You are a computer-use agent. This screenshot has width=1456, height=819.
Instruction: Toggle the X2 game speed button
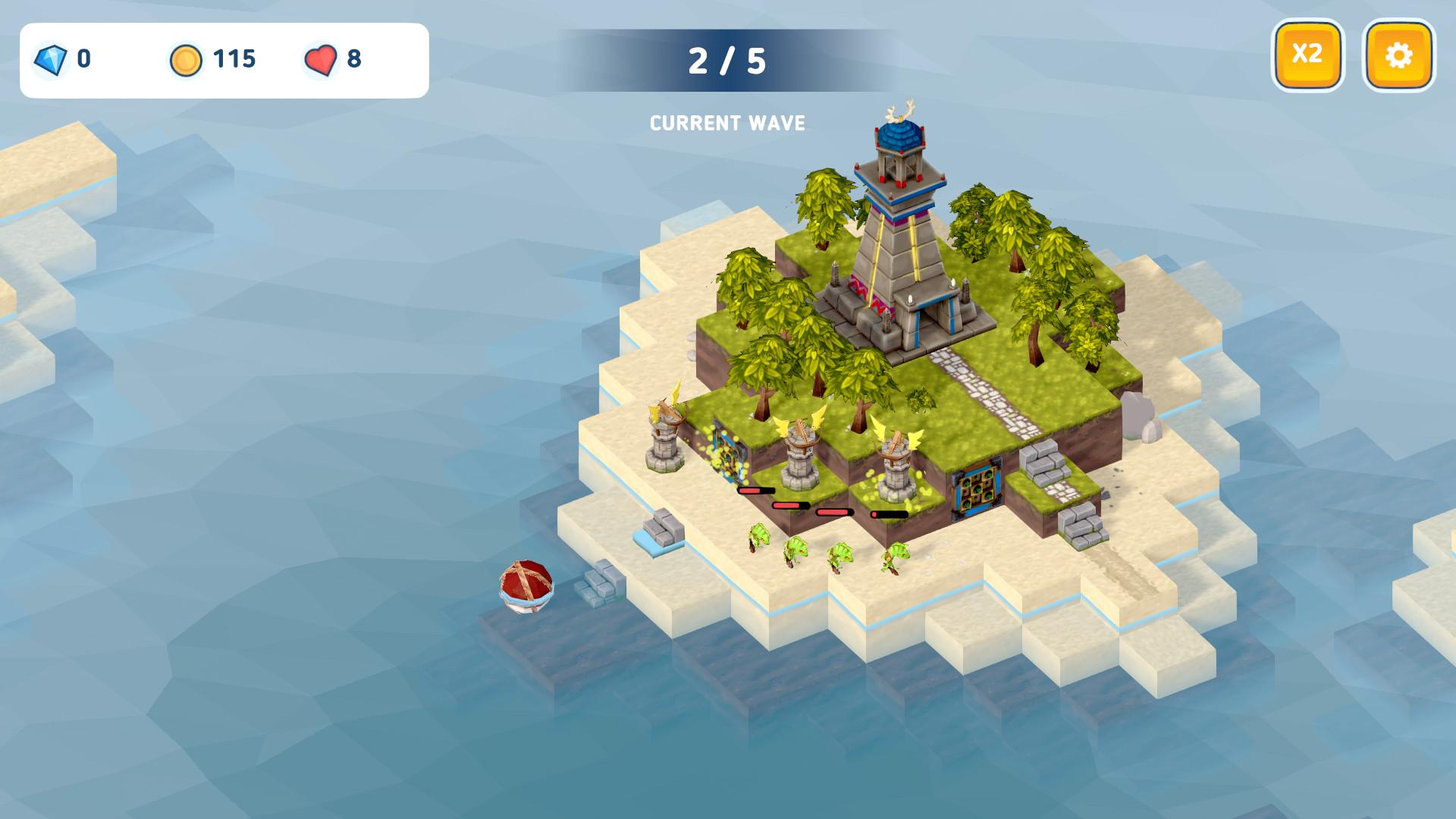[1307, 55]
